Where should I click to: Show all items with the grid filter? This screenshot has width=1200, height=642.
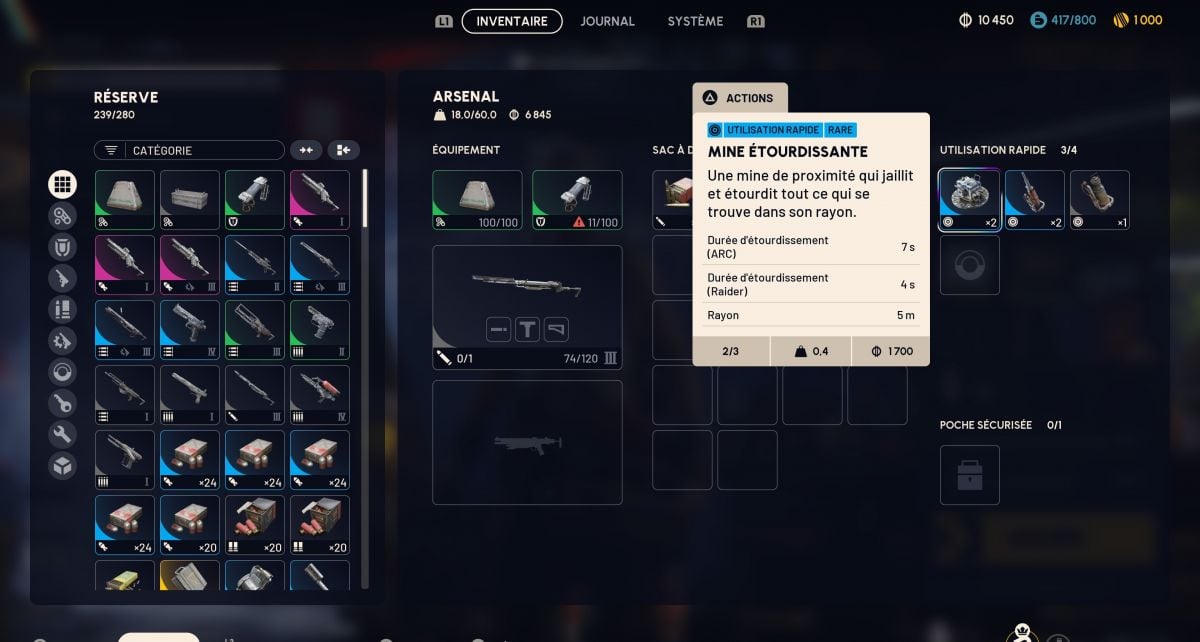pos(62,184)
